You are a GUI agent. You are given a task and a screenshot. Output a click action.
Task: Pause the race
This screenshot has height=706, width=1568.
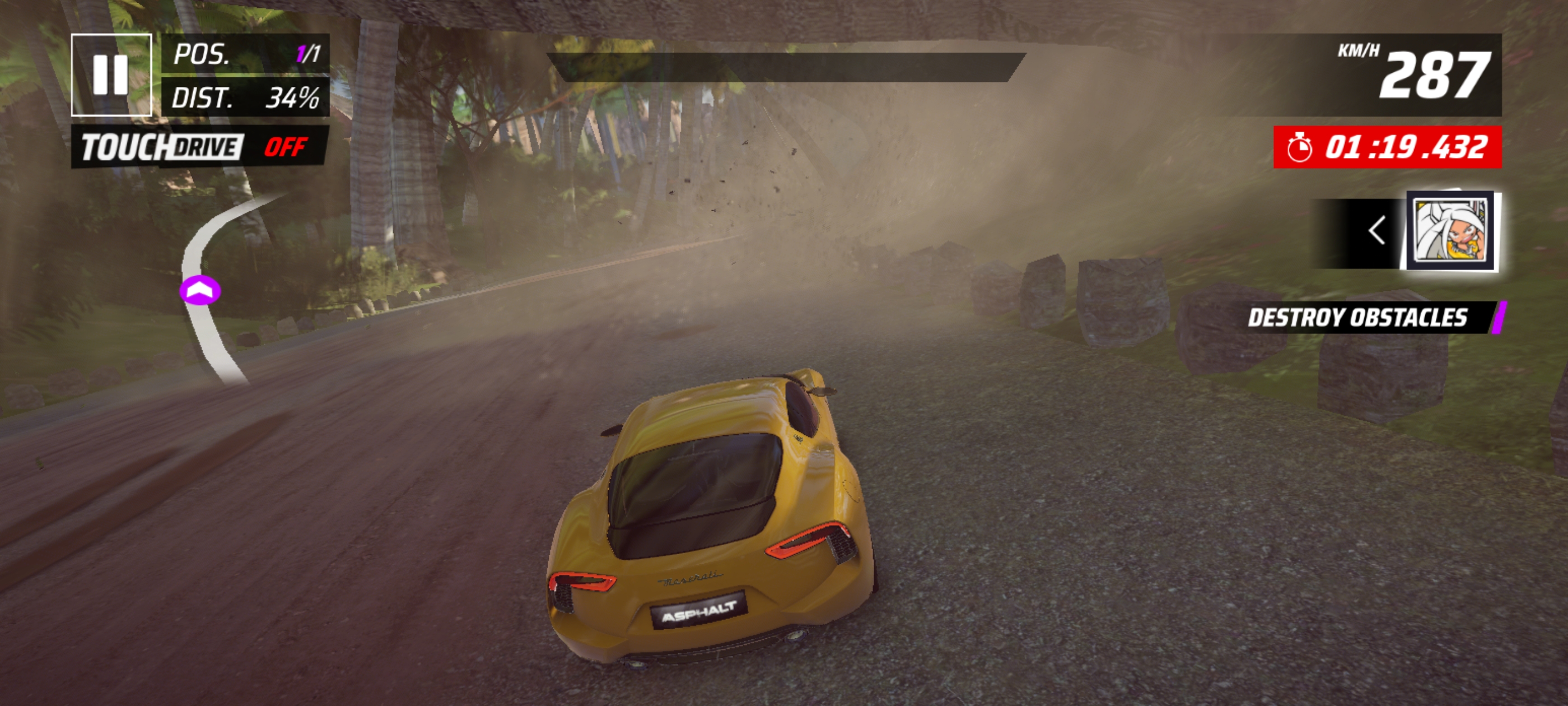[111, 75]
